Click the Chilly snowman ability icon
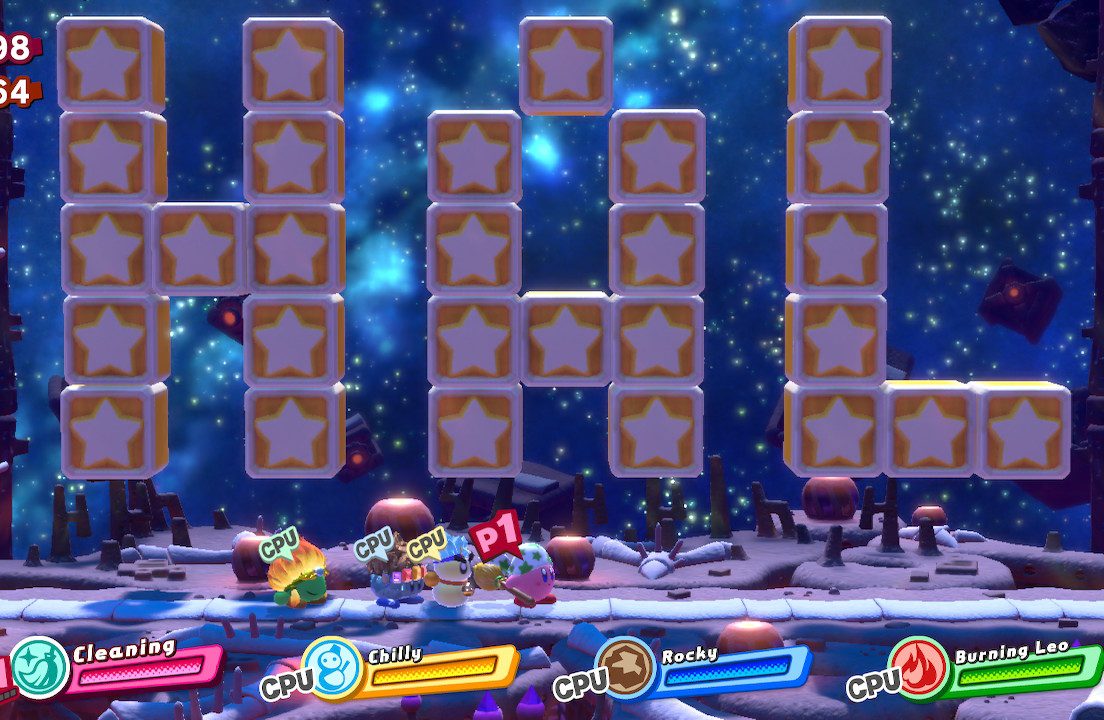The width and height of the screenshot is (1104, 720). [331, 668]
